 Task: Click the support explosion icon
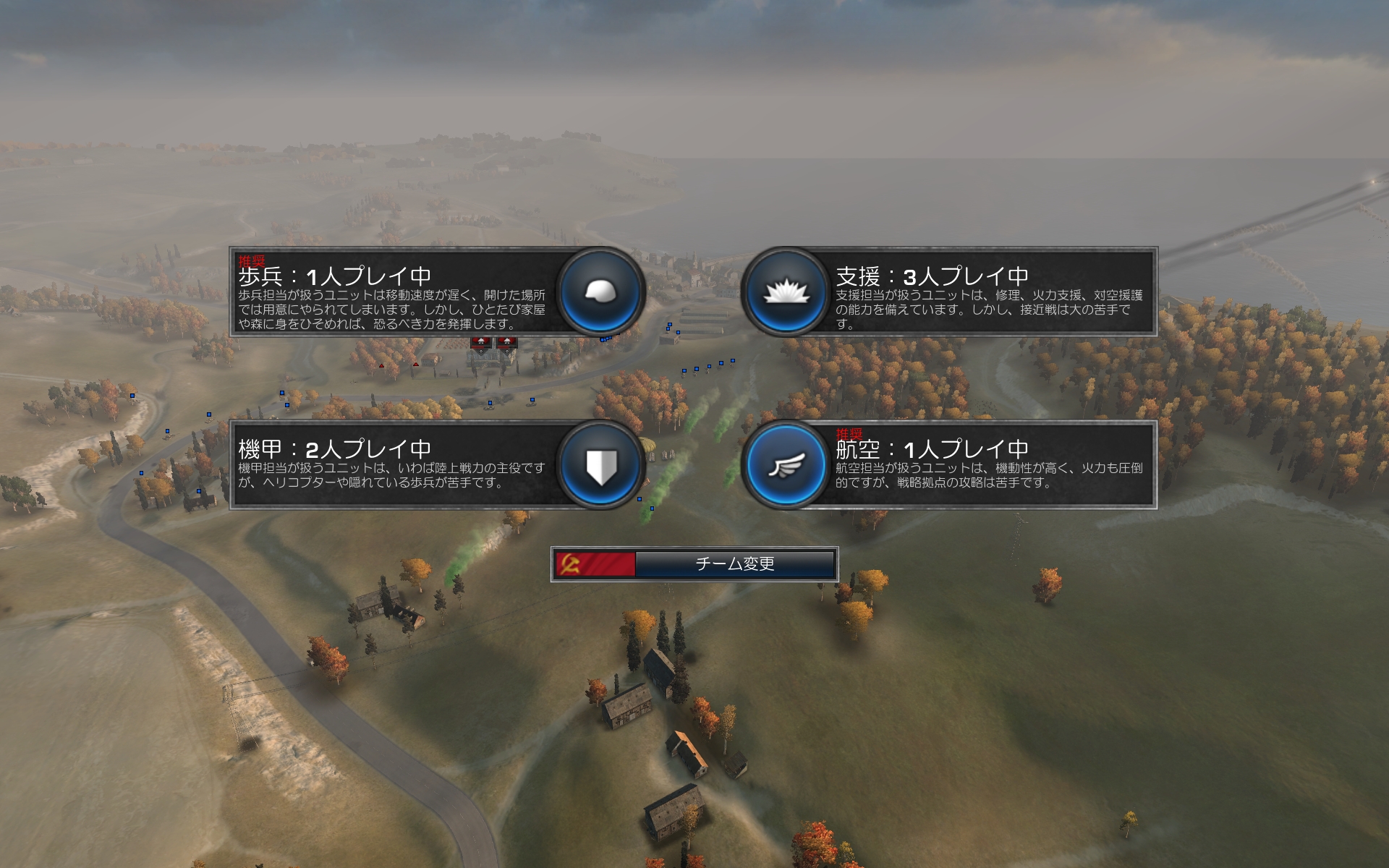tap(786, 292)
